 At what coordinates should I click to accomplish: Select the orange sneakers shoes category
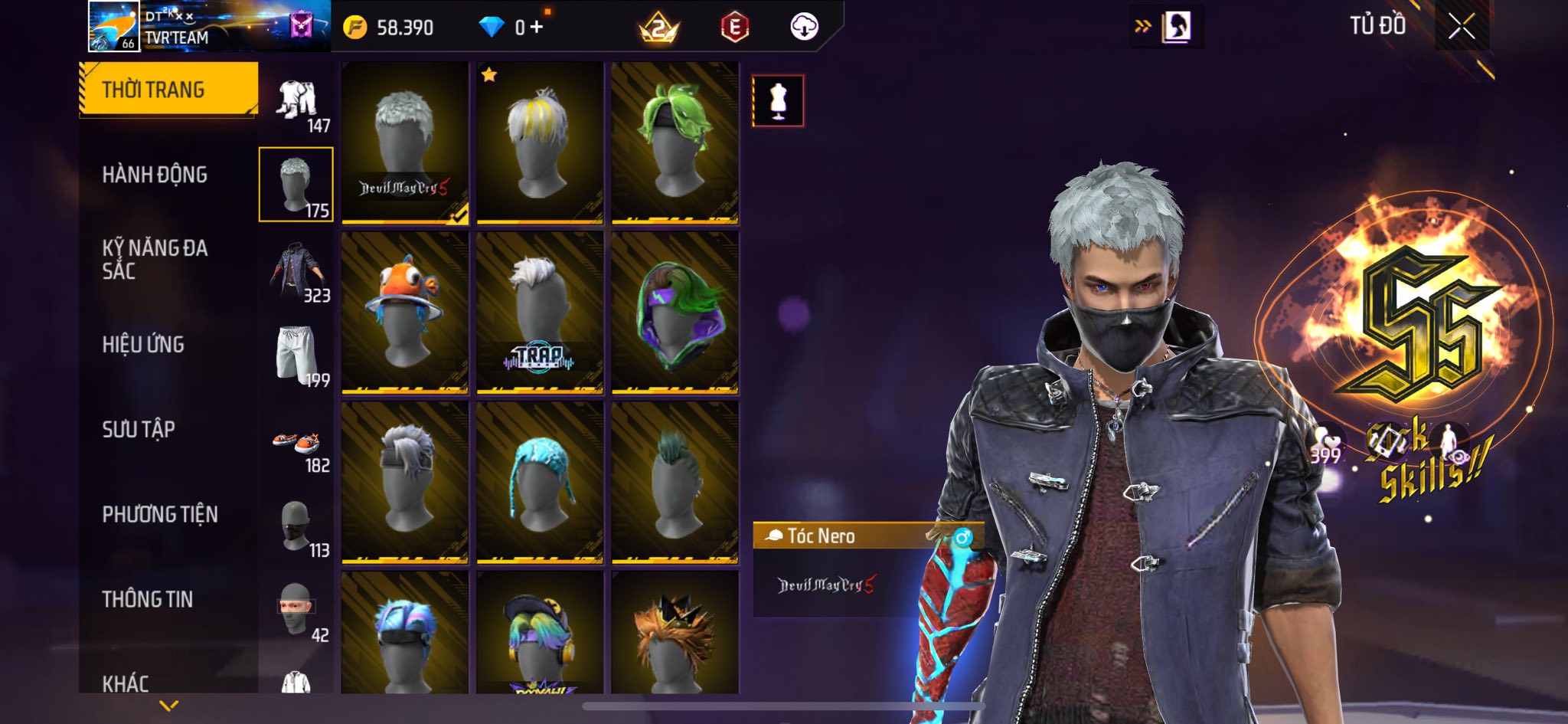click(x=297, y=444)
